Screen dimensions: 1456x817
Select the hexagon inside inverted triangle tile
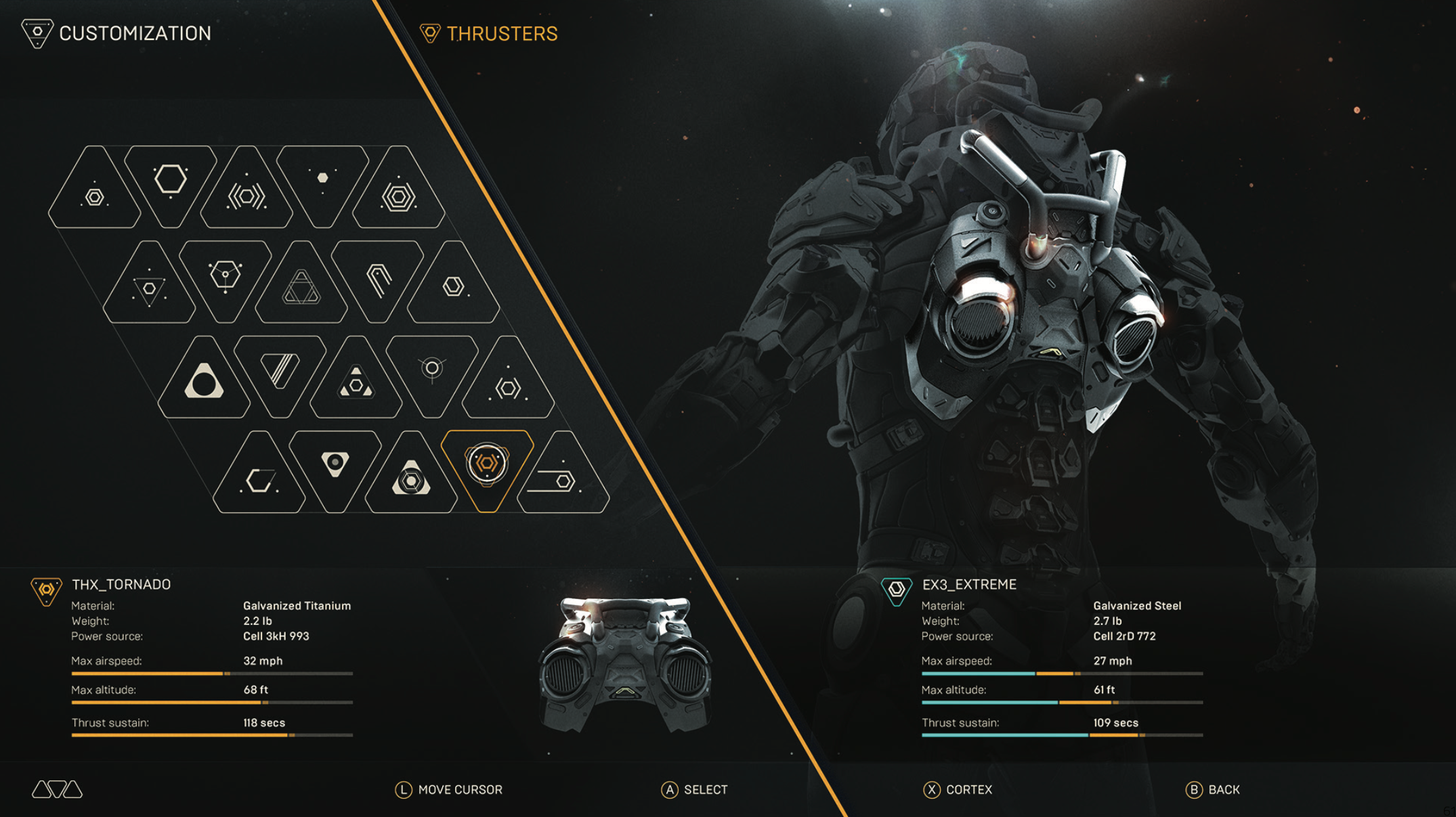(149, 289)
